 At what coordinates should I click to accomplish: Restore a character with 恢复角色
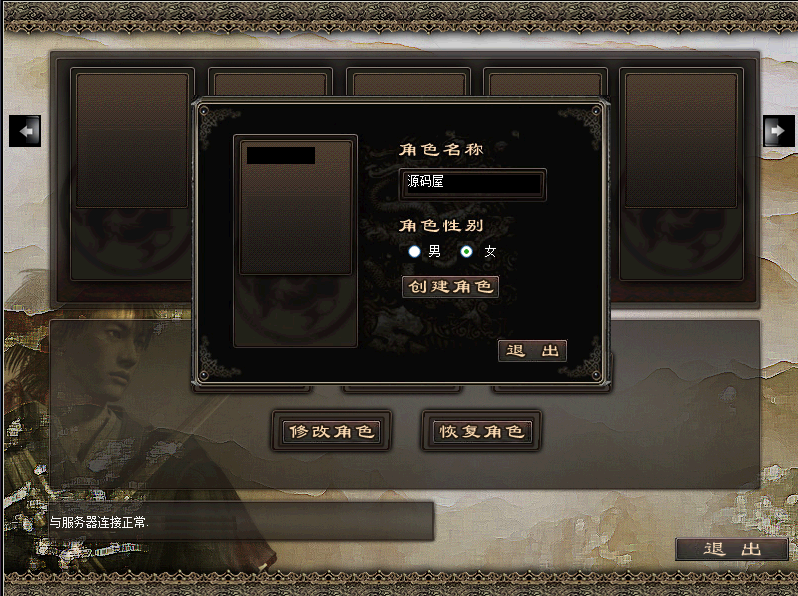pyautogui.click(x=482, y=432)
